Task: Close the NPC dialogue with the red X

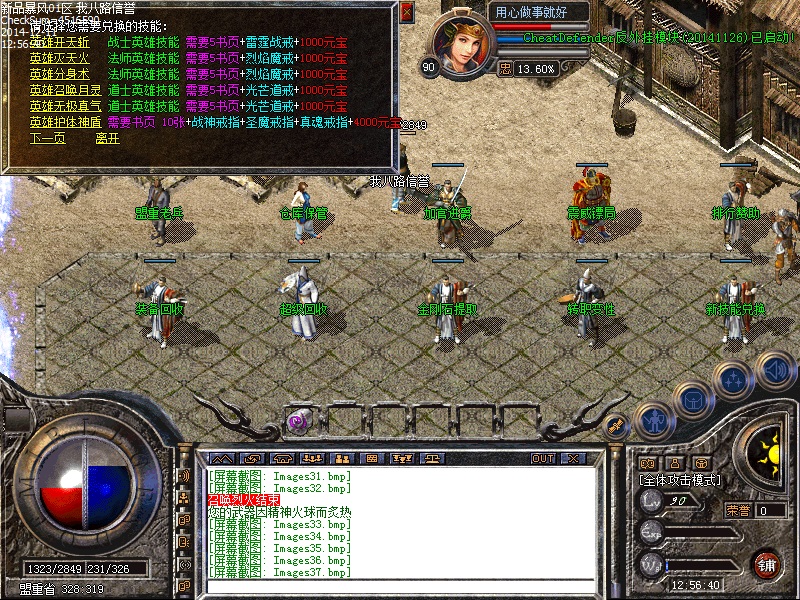Action: [x=406, y=12]
